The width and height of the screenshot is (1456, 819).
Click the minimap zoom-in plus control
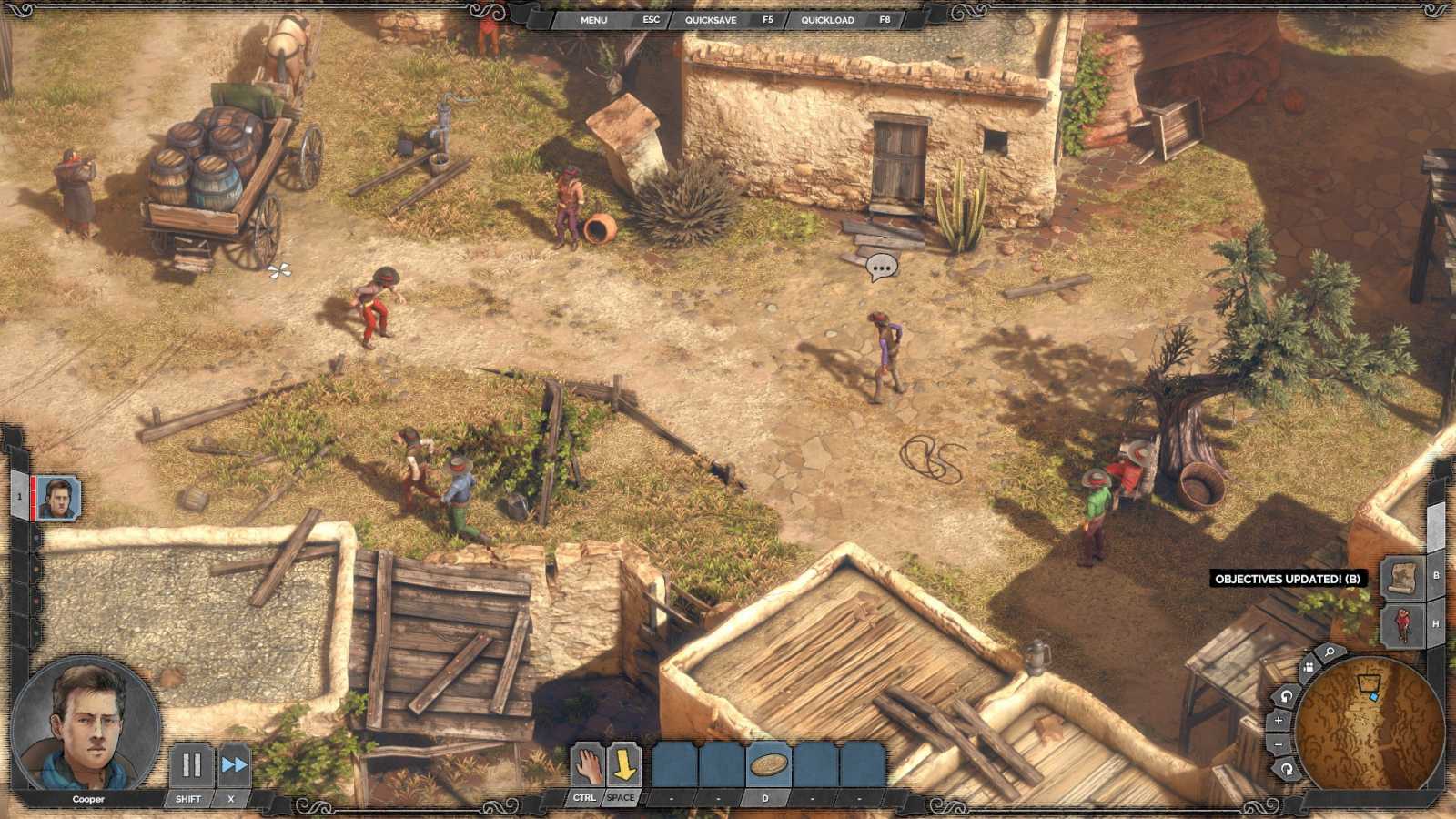[1279, 720]
